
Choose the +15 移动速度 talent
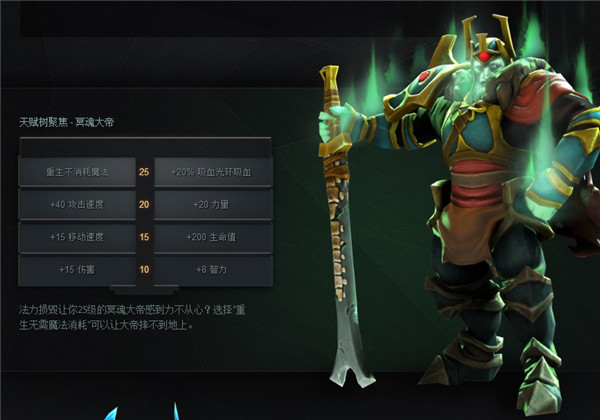pyautogui.click(x=76, y=237)
